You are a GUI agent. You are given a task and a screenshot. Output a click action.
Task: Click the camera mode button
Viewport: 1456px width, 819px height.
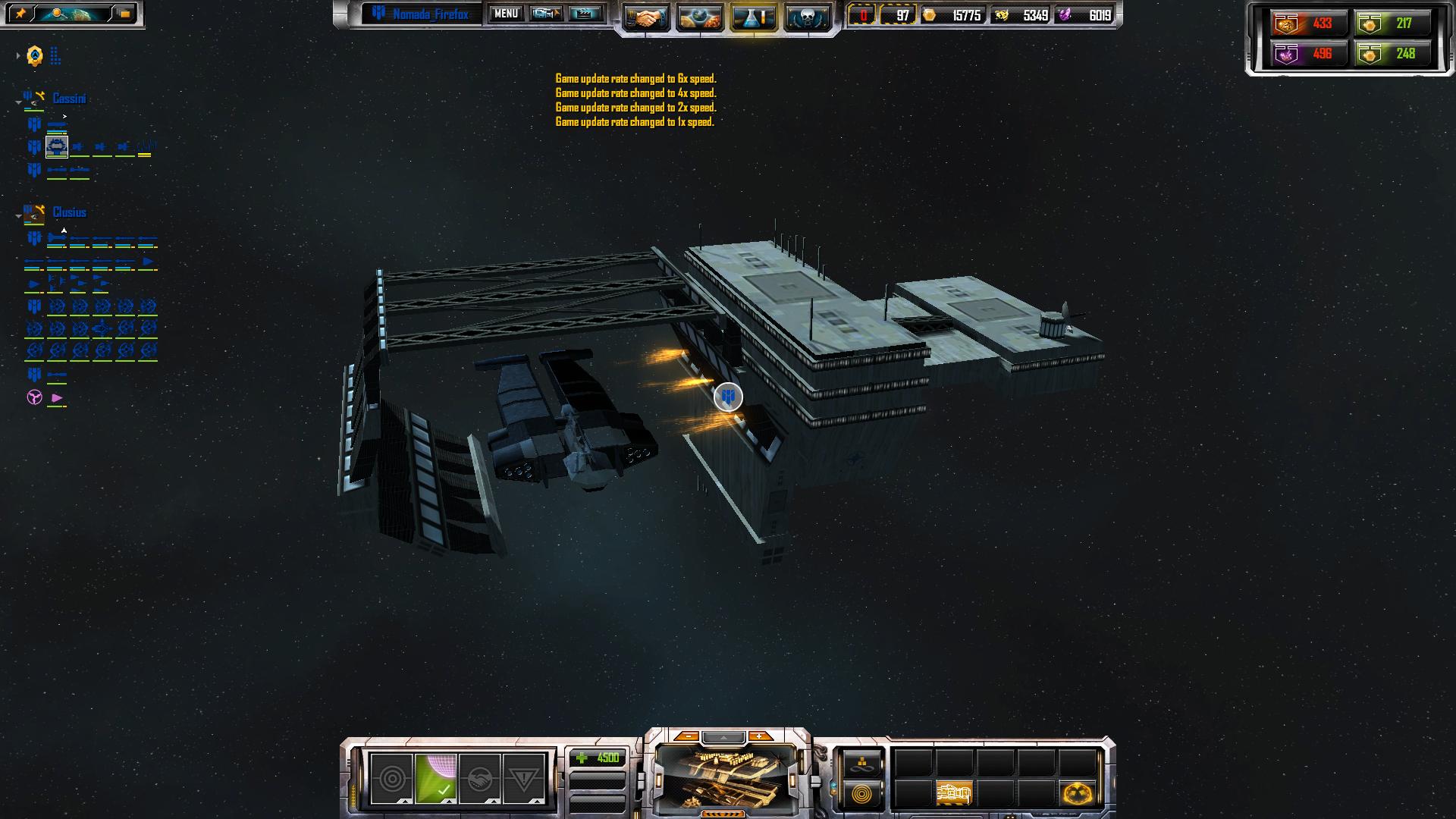pos(545,14)
